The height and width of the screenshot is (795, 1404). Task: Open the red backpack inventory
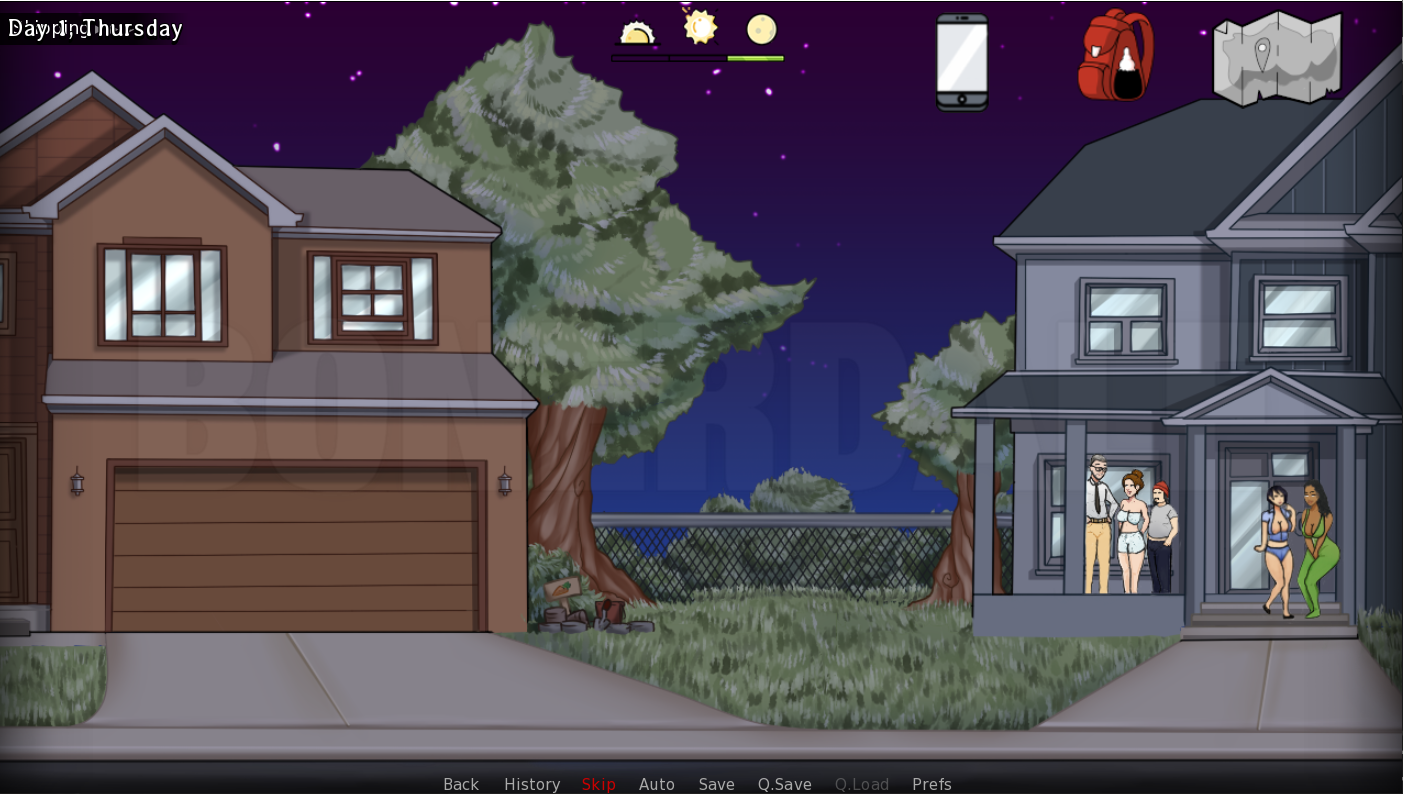point(1115,56)
